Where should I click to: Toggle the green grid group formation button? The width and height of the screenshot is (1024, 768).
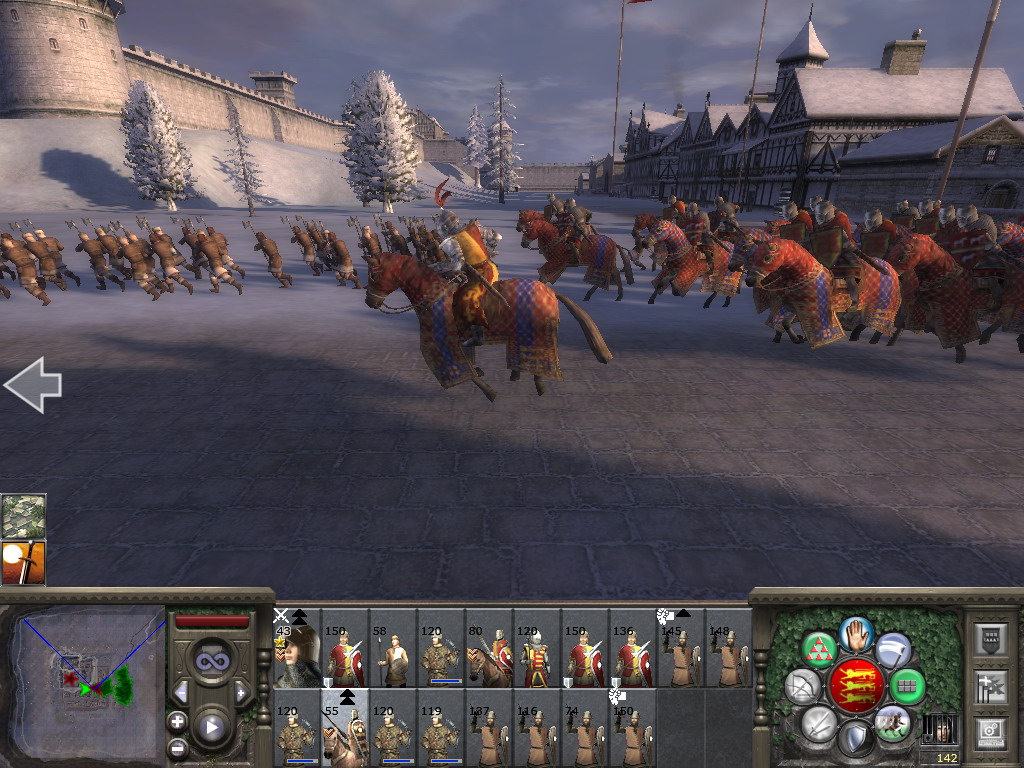[907, 686]
